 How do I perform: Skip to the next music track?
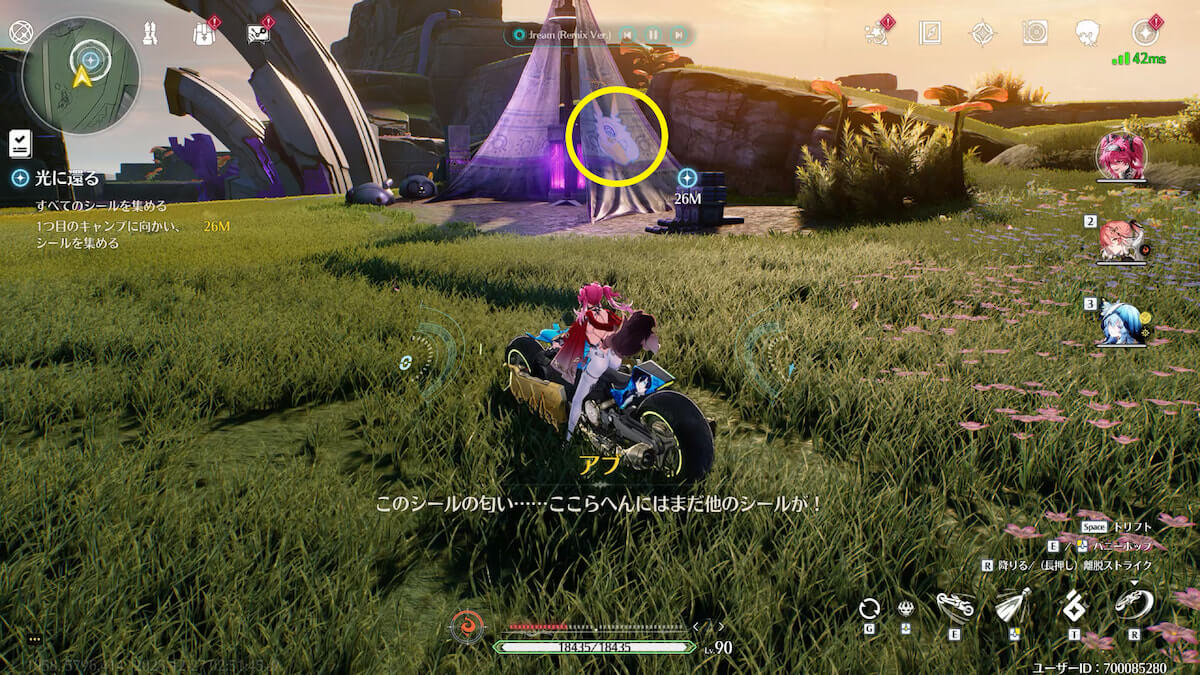tap(679, 35)
